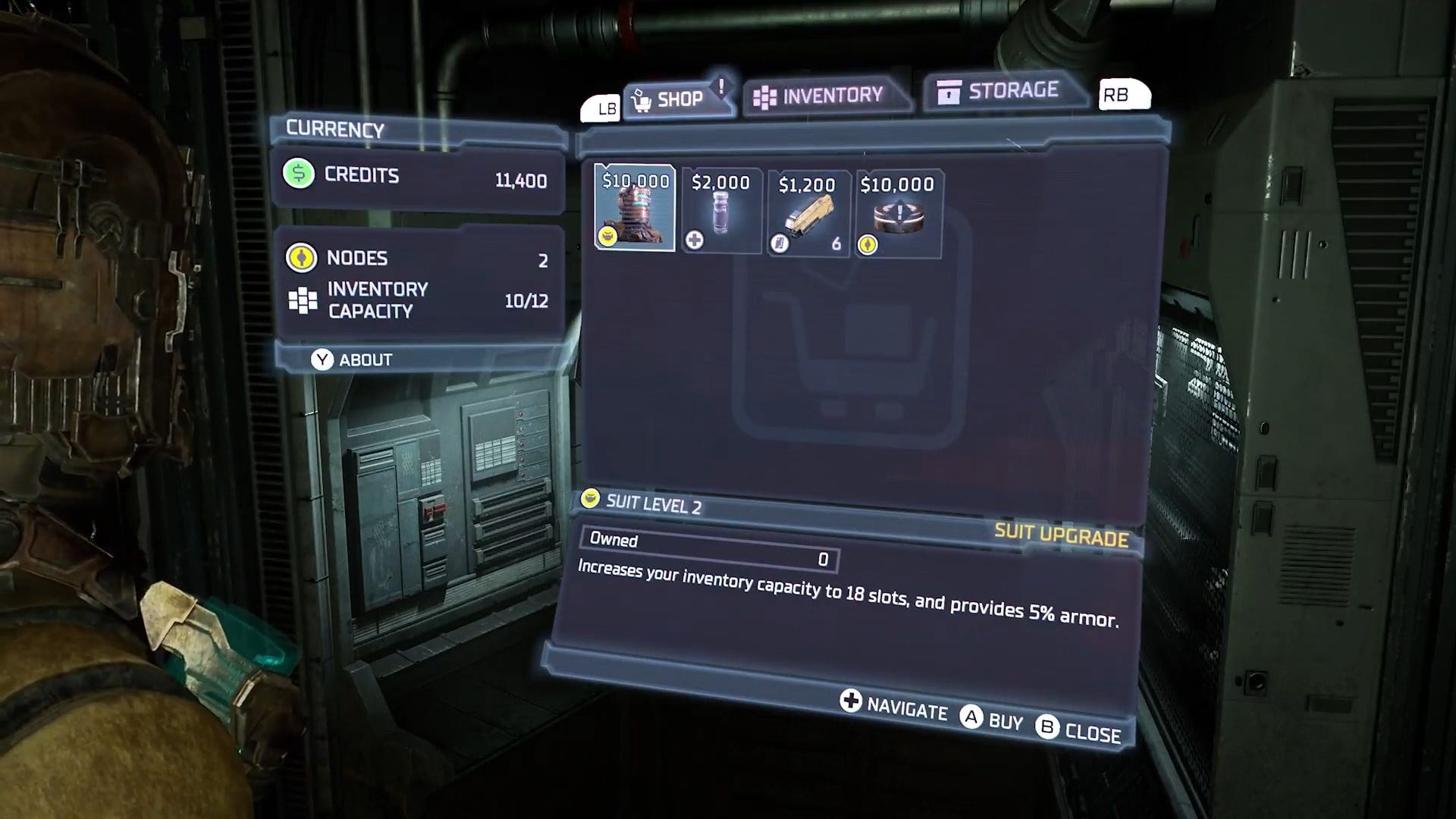The height and width of the screenshot is (819, 1456).
Task: Click the B Close prompt
Action: tap(1080, 730)
